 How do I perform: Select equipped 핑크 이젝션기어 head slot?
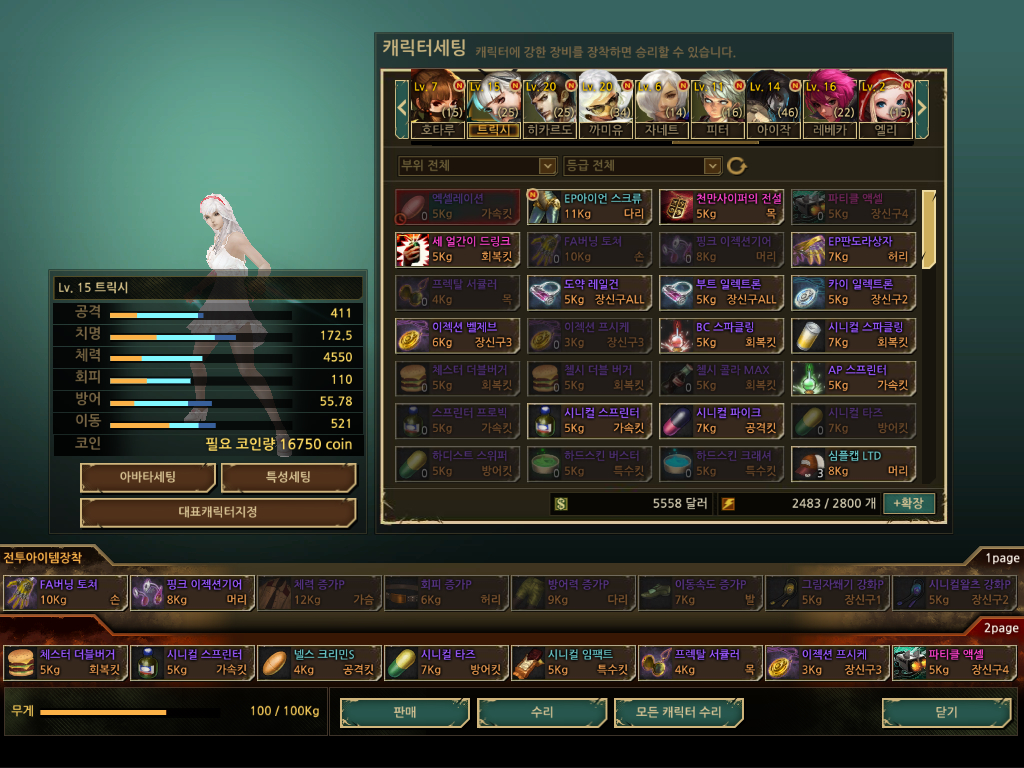191,593
